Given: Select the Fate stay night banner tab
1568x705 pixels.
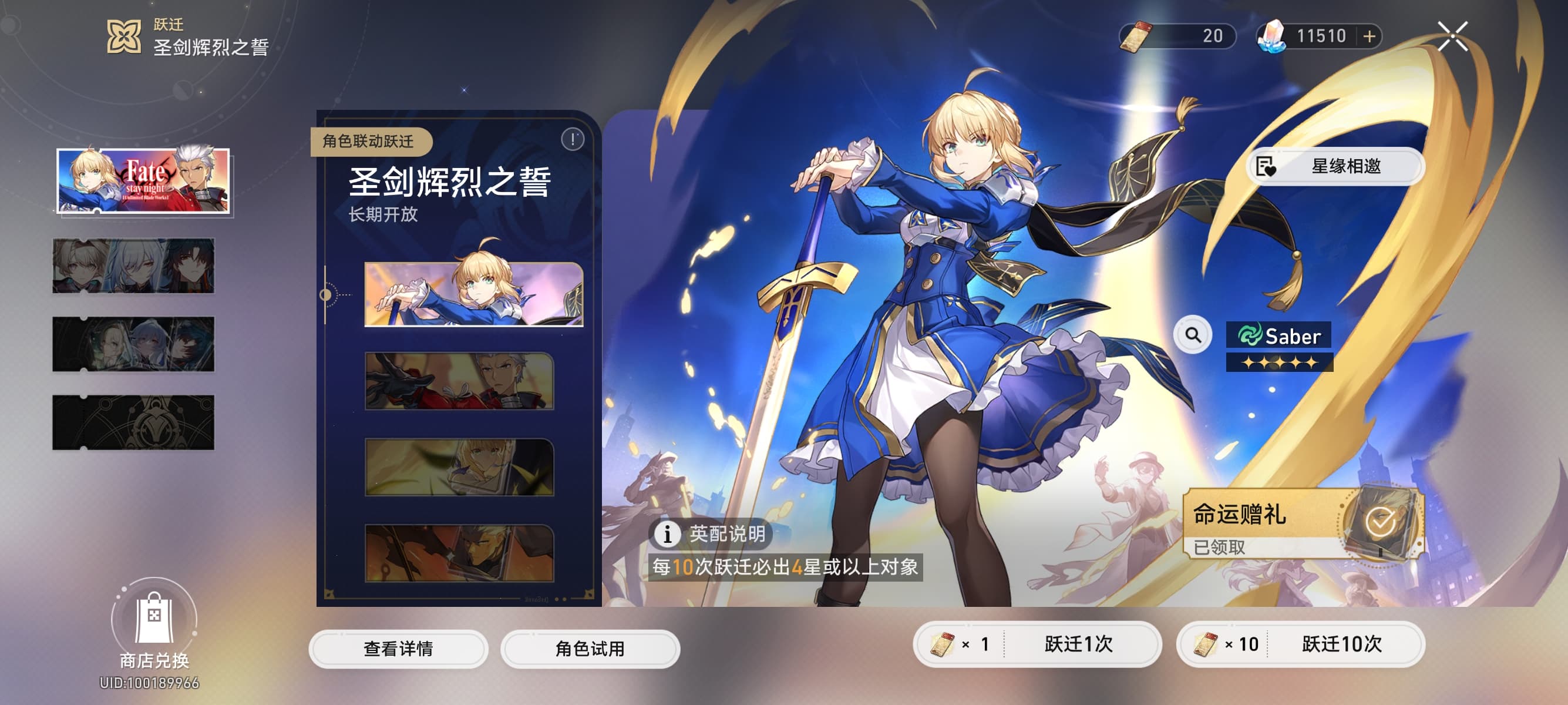Looking at the screenshot, I should pyautogui.click(x=144, y=181).
